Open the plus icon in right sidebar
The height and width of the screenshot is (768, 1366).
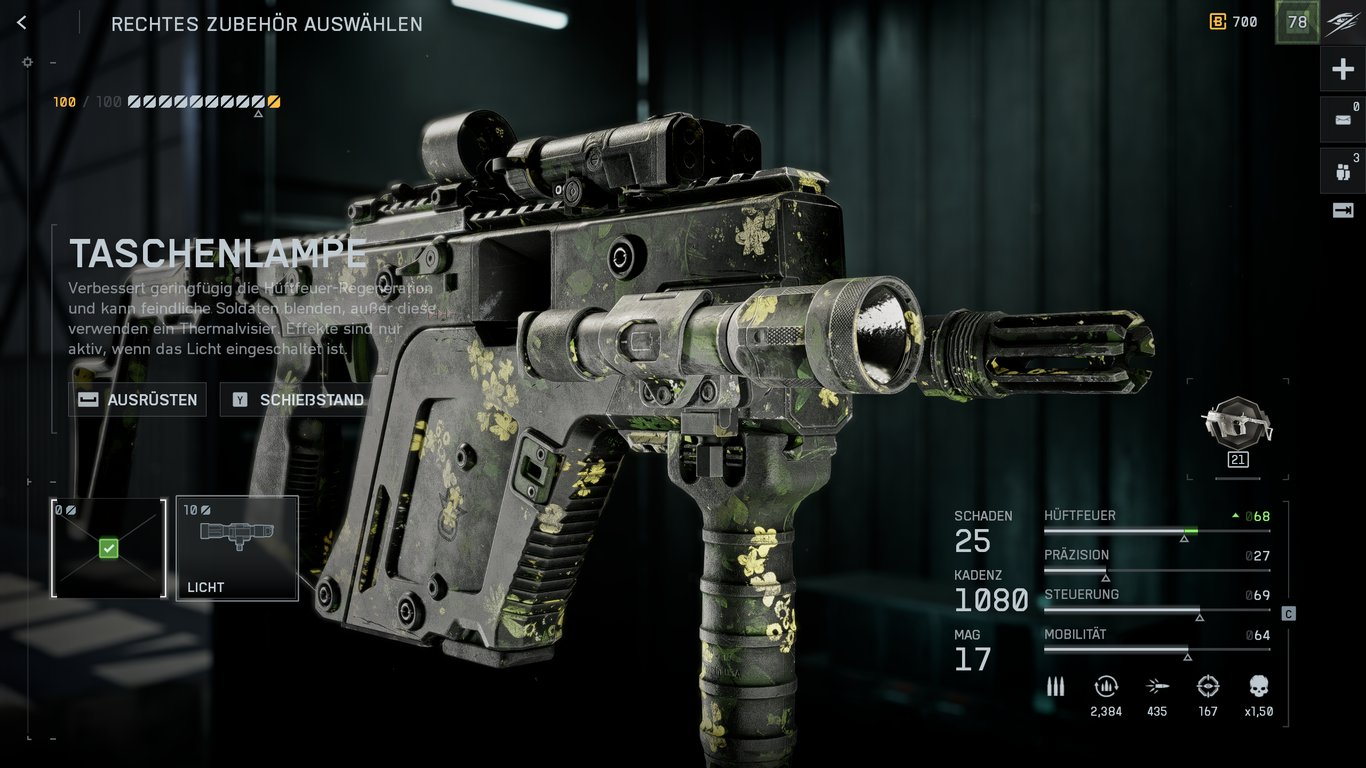pyautogui.click(x=1342, y=69)
